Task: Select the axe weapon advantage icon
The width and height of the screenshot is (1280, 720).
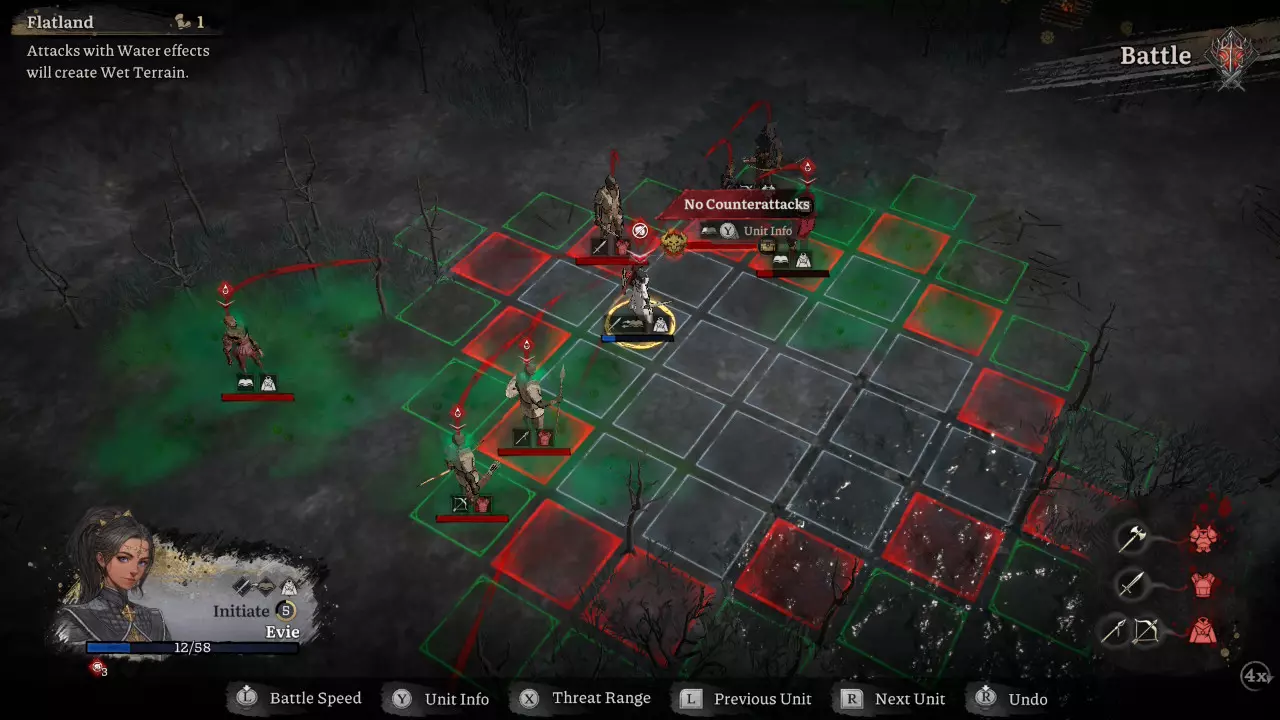Action: coord(1131,538)
